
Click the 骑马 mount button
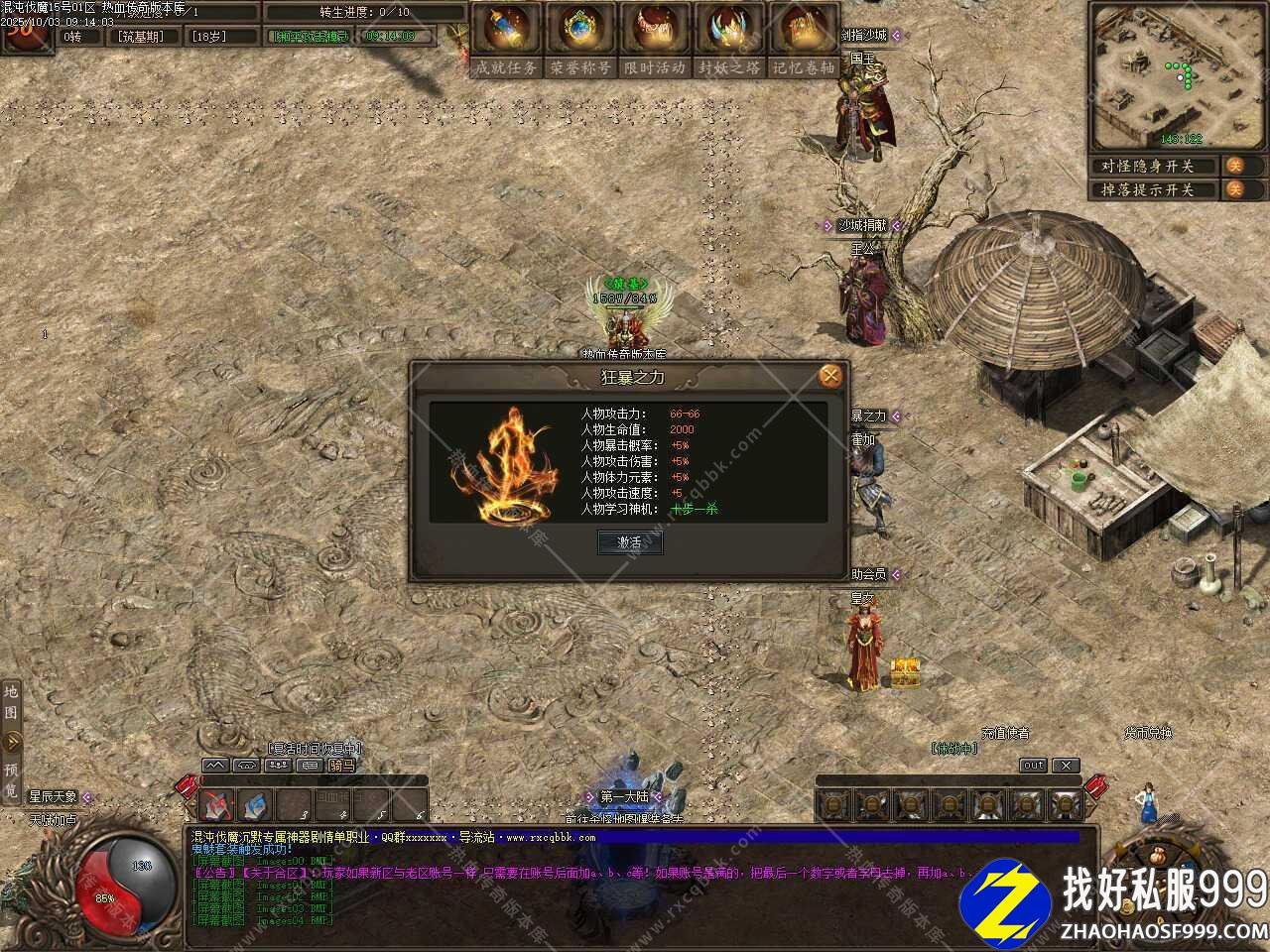[341, 766]
